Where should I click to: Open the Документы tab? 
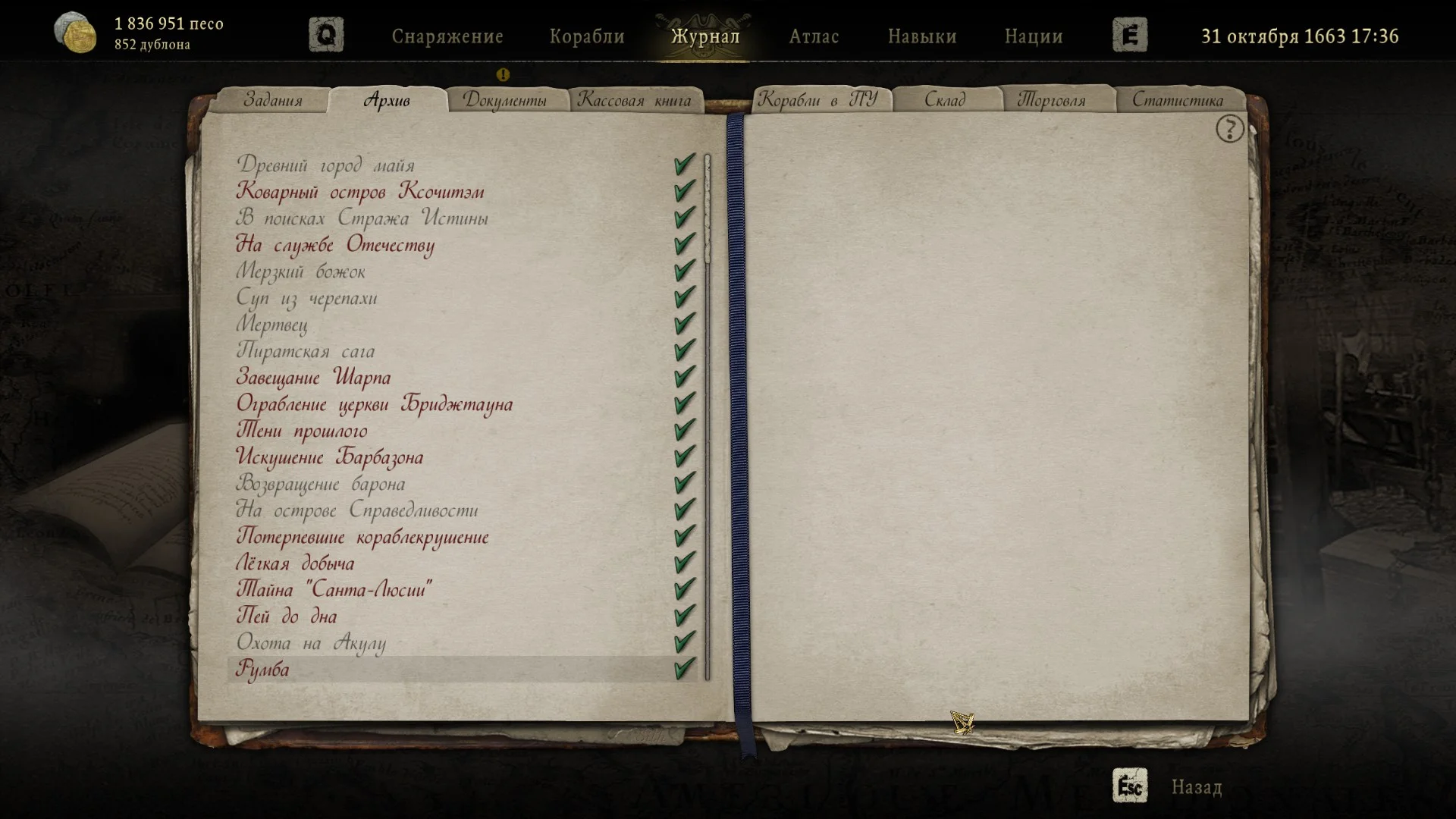(505, 100)
